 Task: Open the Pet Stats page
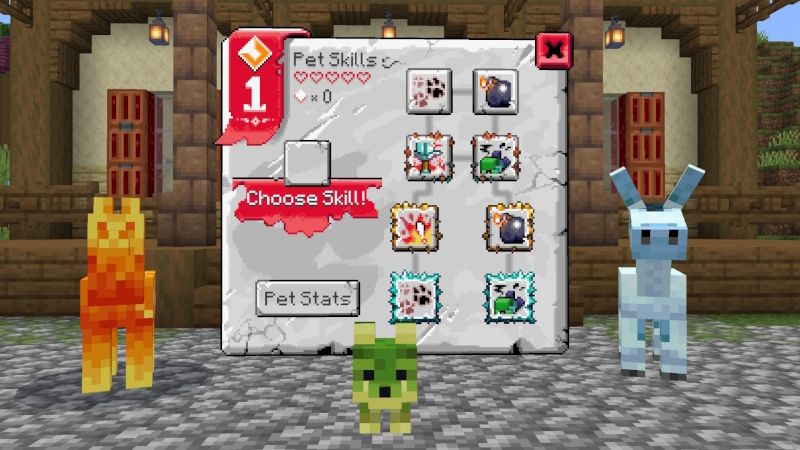[x=307, y=298]
